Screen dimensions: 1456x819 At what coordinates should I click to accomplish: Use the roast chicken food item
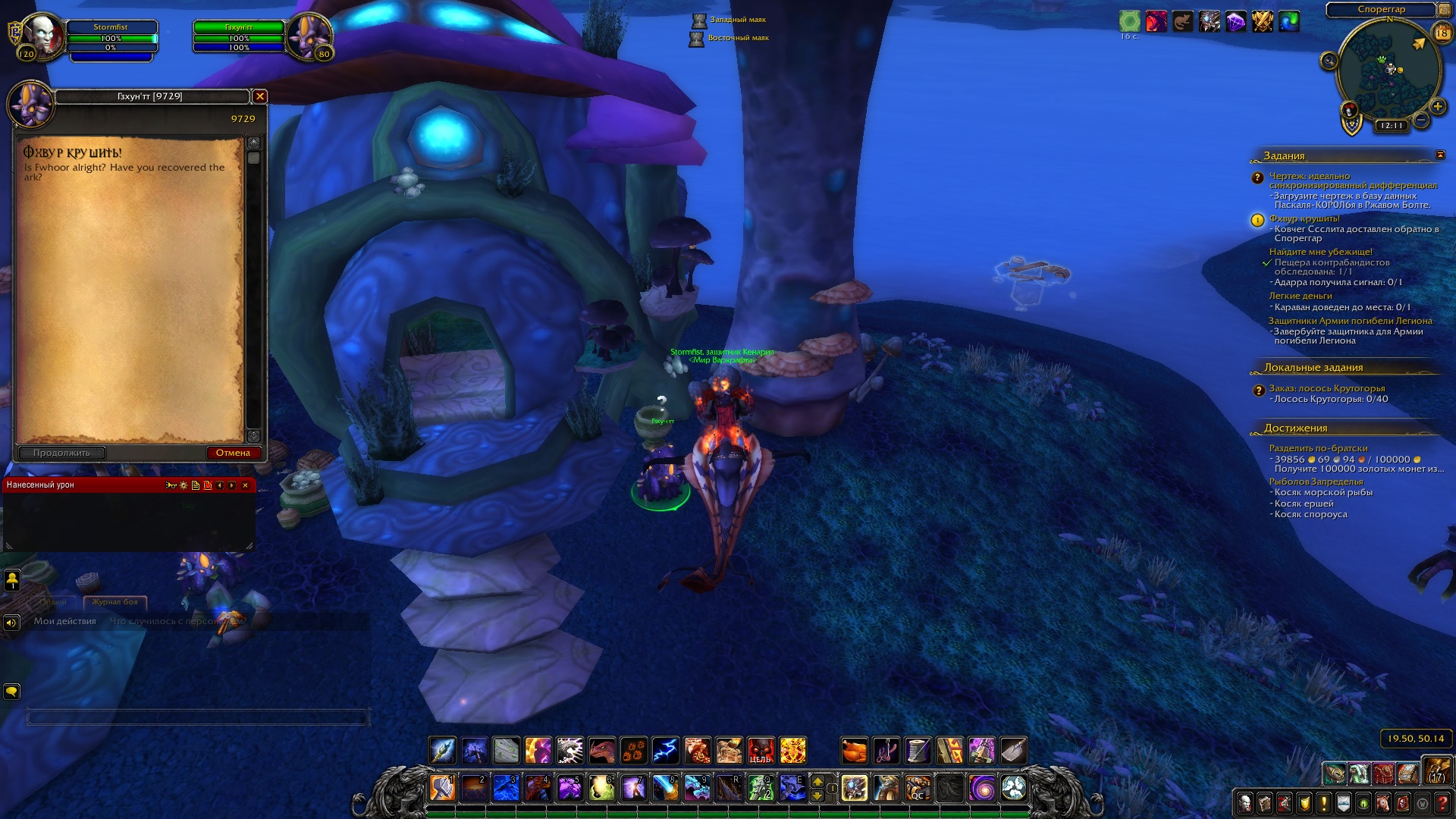(854, 751)
